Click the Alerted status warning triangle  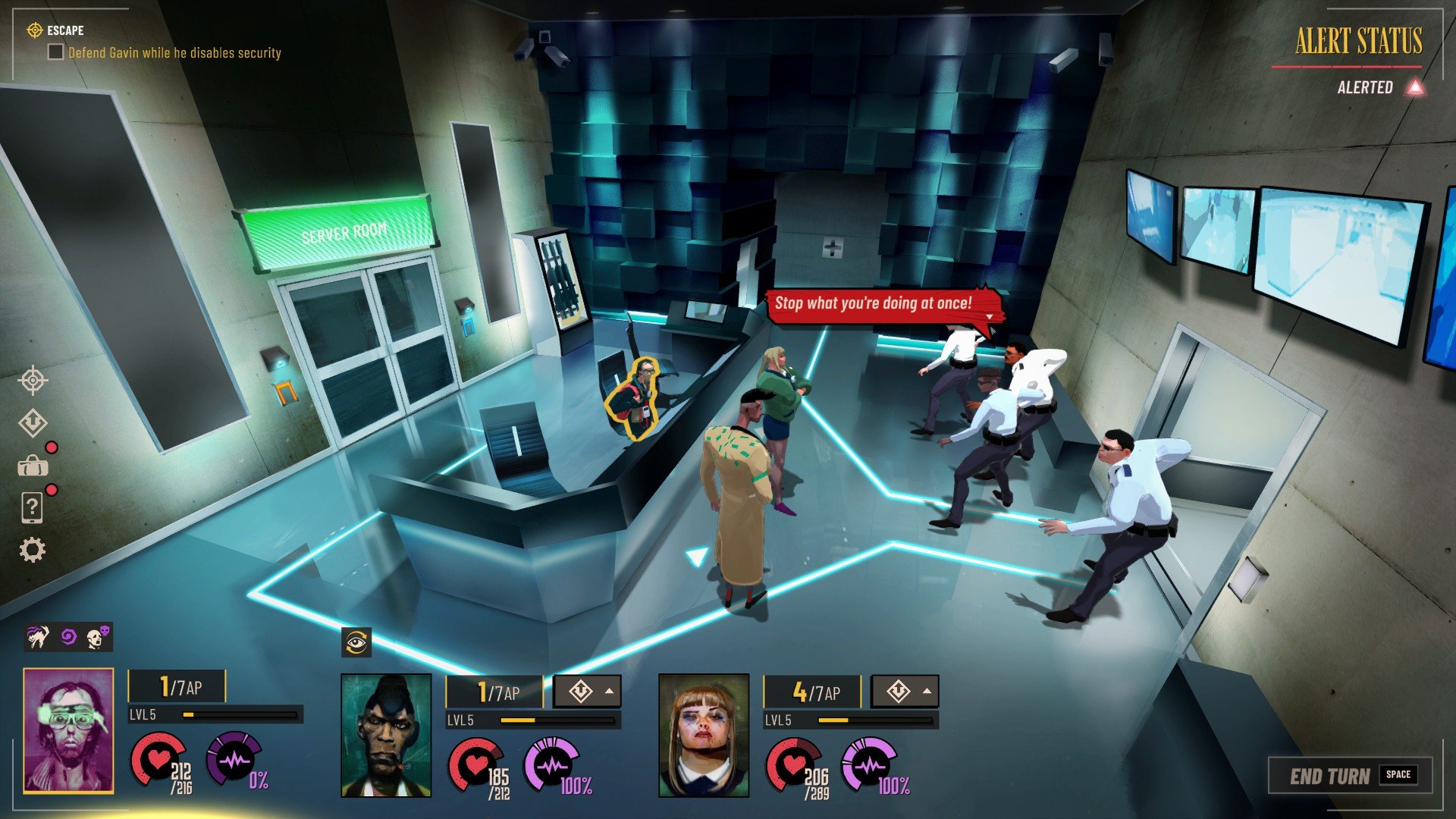tap(1415, 87)
